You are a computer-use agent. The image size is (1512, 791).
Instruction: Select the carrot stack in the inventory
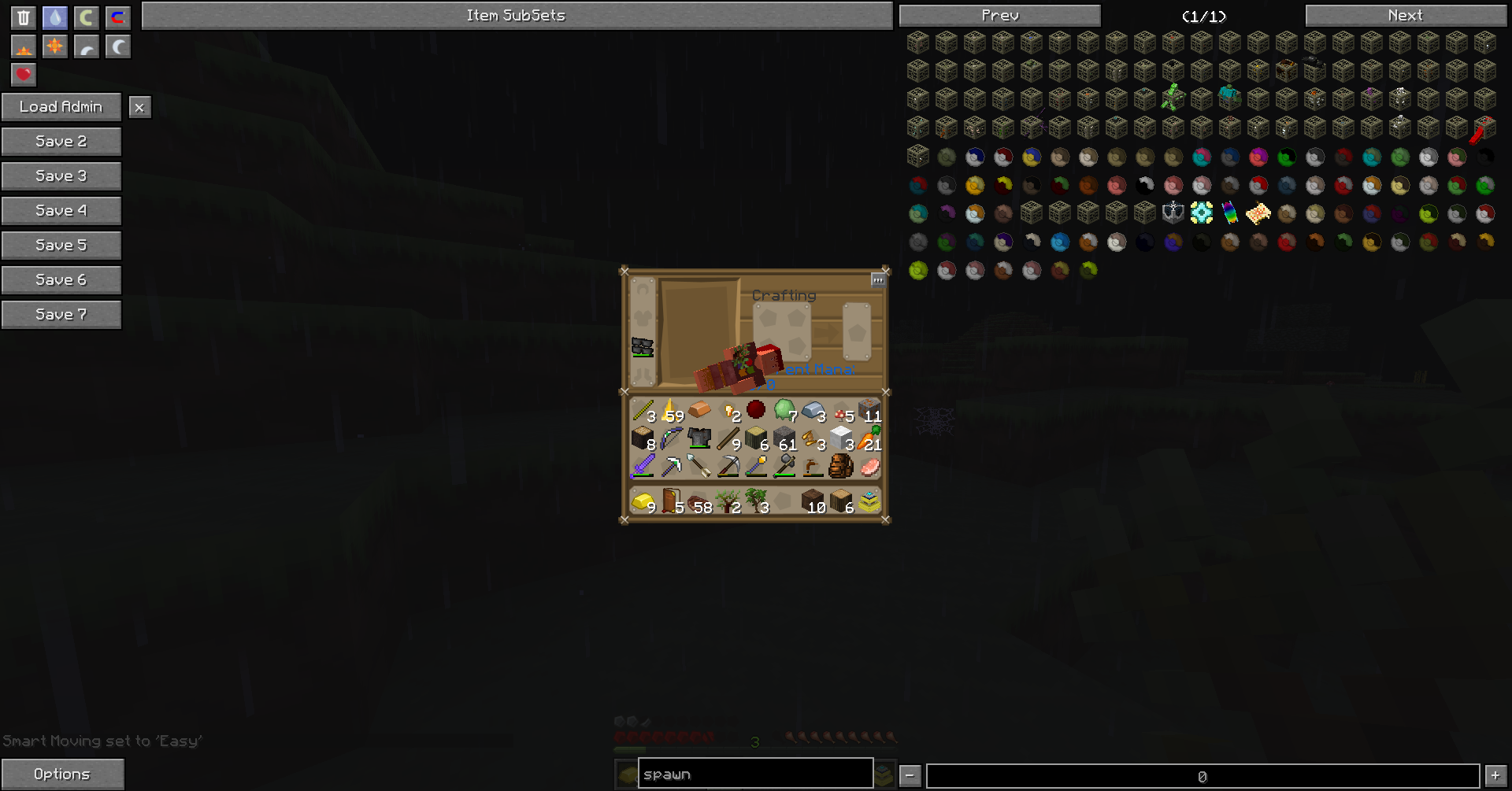[869, 438]
